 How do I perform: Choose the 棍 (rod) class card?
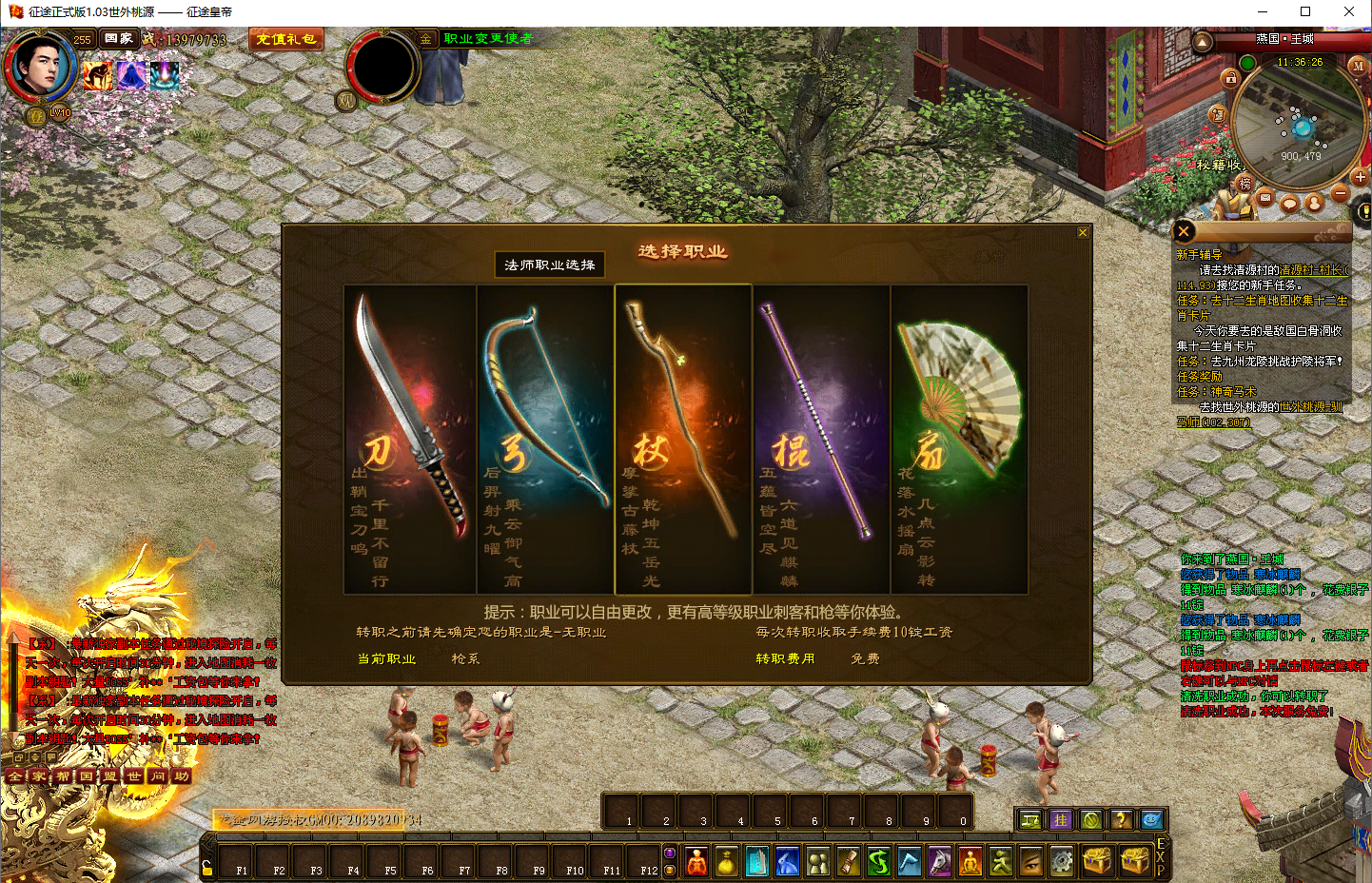tap(821, 439)
